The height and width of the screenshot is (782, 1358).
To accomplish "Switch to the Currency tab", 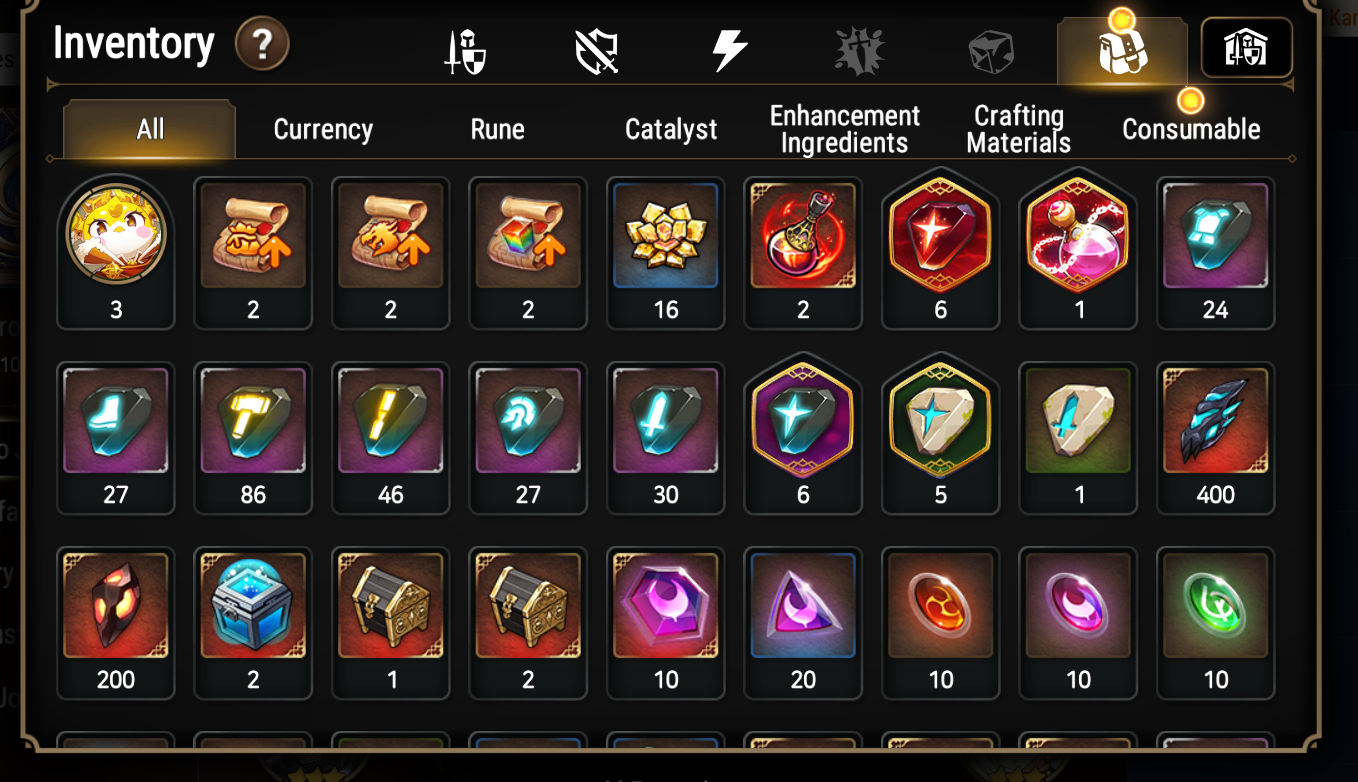I will [x=323, y=129].
